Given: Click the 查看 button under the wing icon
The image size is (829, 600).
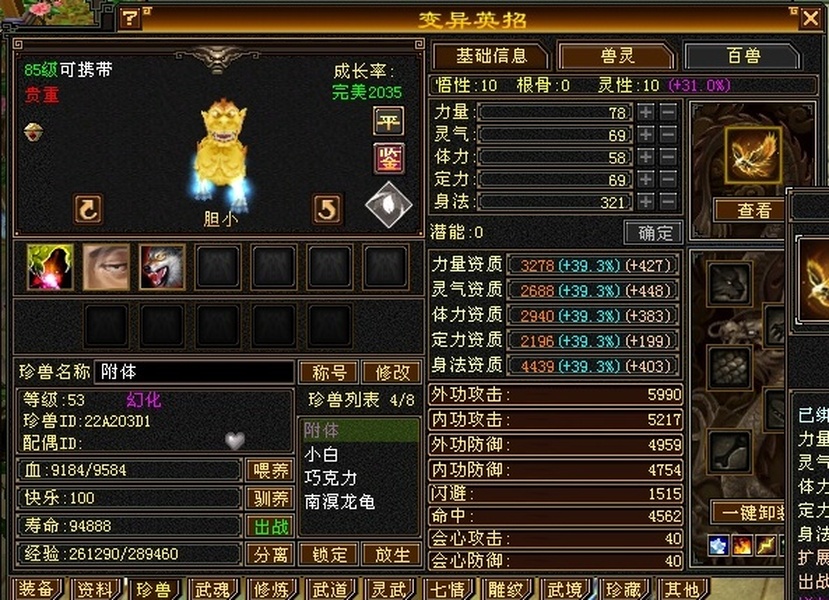Looking at the screenshot, I should [754, 210].
